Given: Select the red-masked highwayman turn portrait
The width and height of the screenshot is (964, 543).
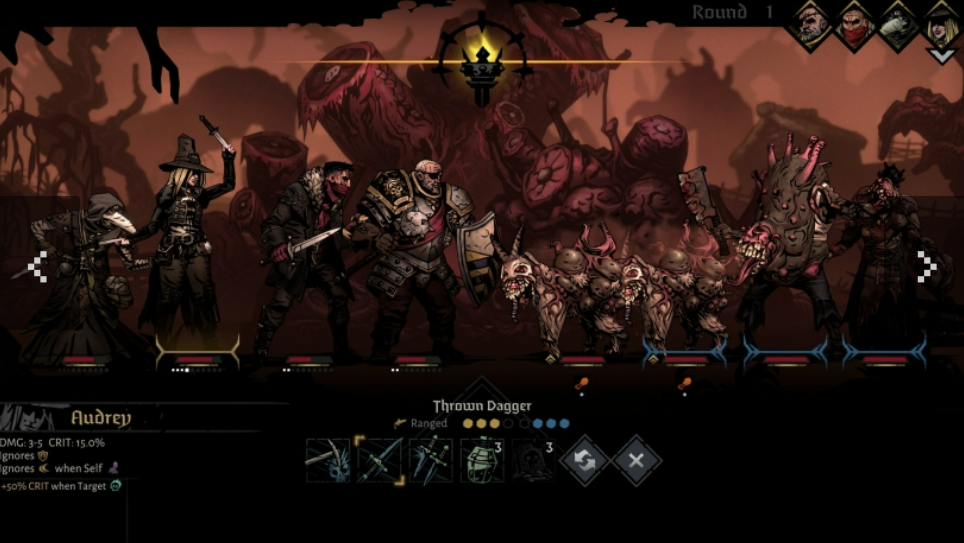Looking at the screenshot, I should click(855, 23).
